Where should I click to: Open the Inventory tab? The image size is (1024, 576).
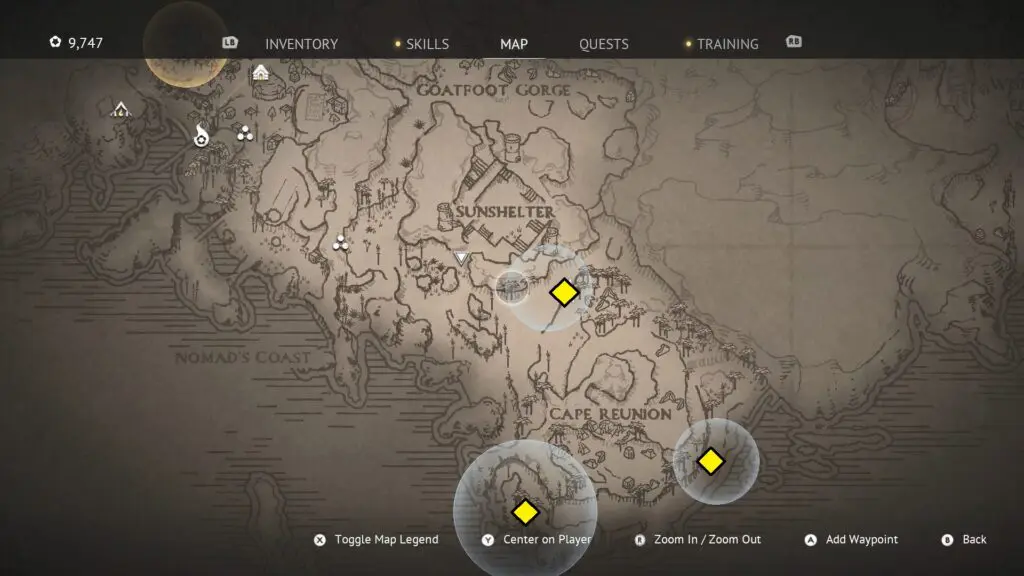point(301,44)
